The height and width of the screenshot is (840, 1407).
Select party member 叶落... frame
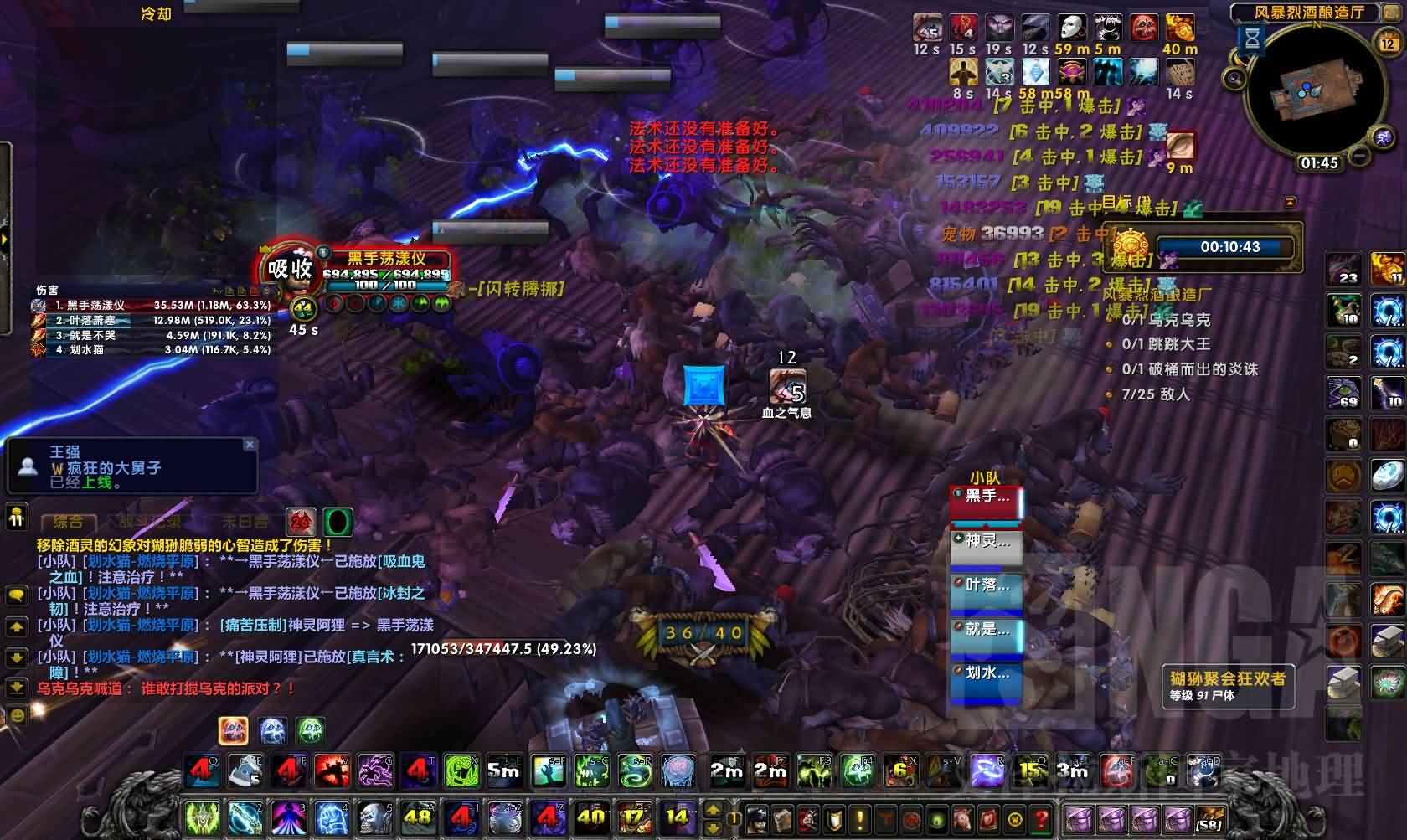(987, 586)
